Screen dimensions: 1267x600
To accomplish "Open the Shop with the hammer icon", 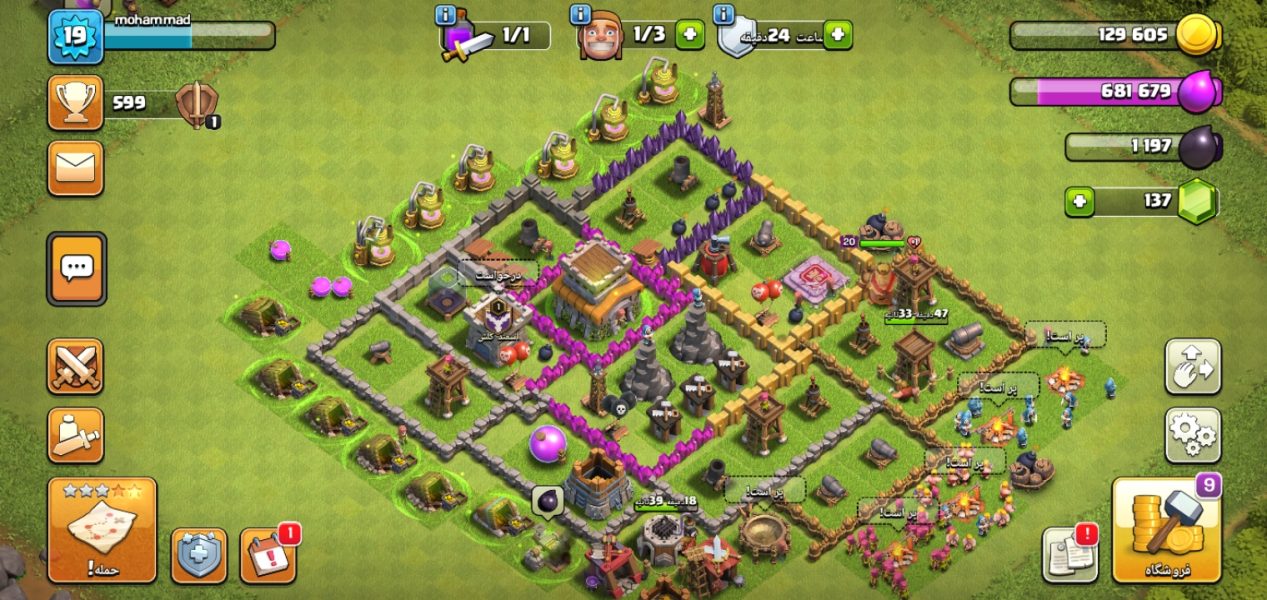I will click(x=1166, y=530).
